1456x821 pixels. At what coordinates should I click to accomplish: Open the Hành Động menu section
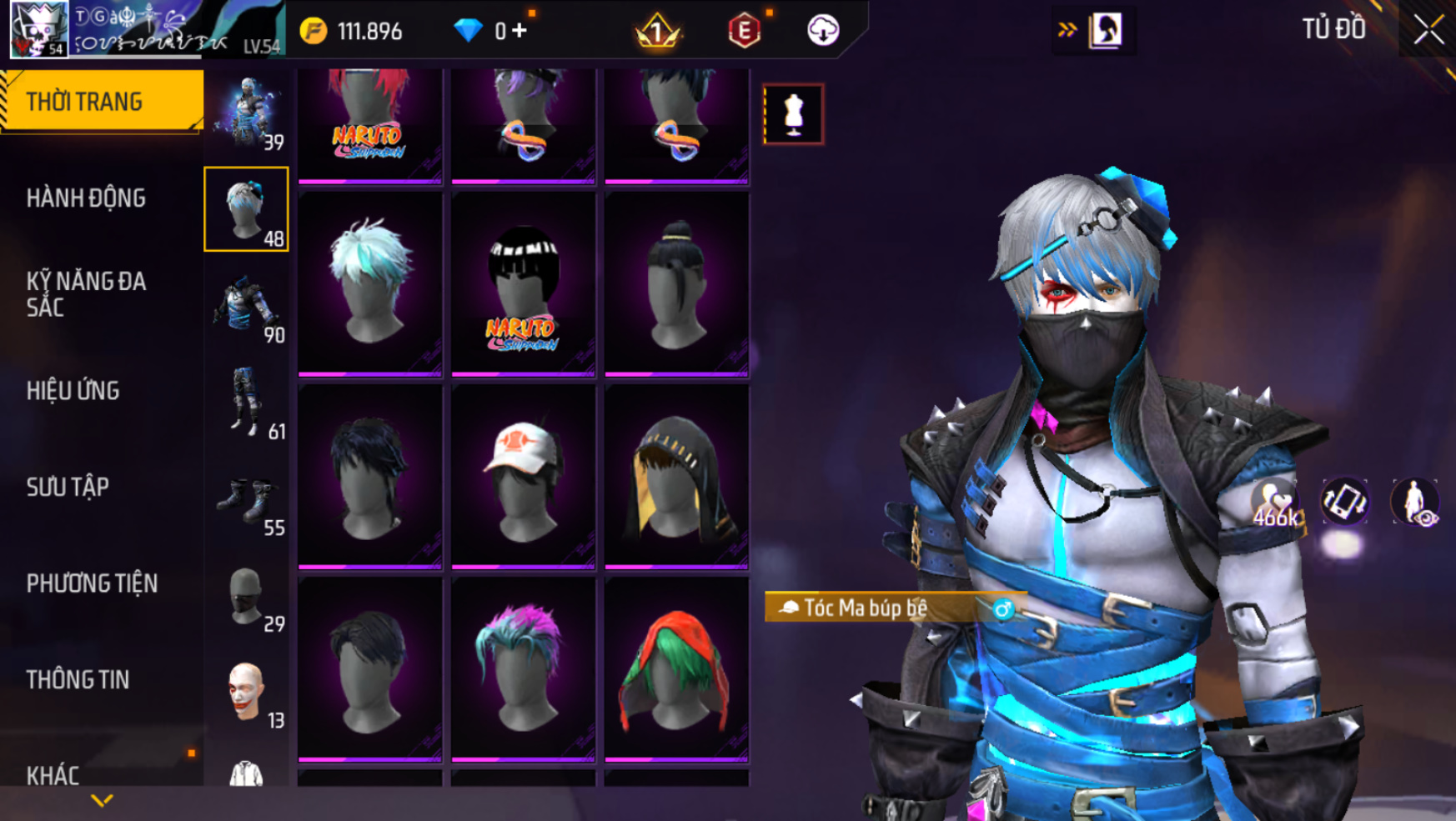pos(86,198)
